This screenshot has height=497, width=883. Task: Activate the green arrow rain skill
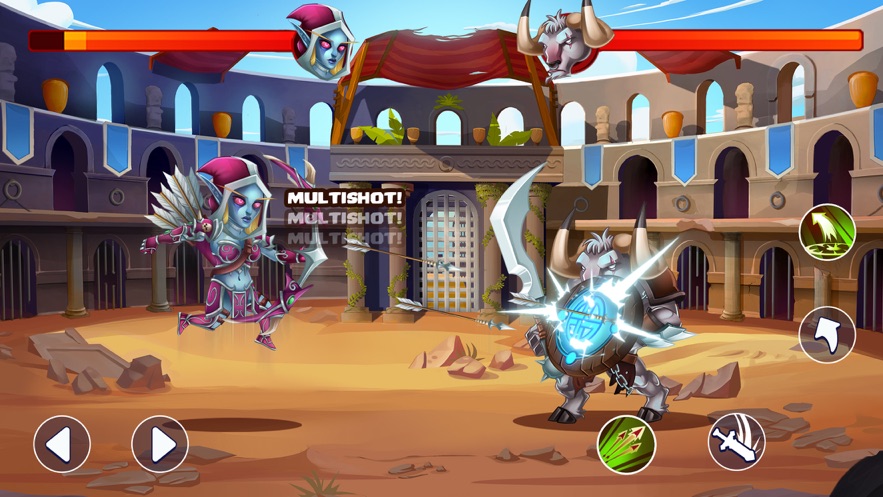point(827,233)
